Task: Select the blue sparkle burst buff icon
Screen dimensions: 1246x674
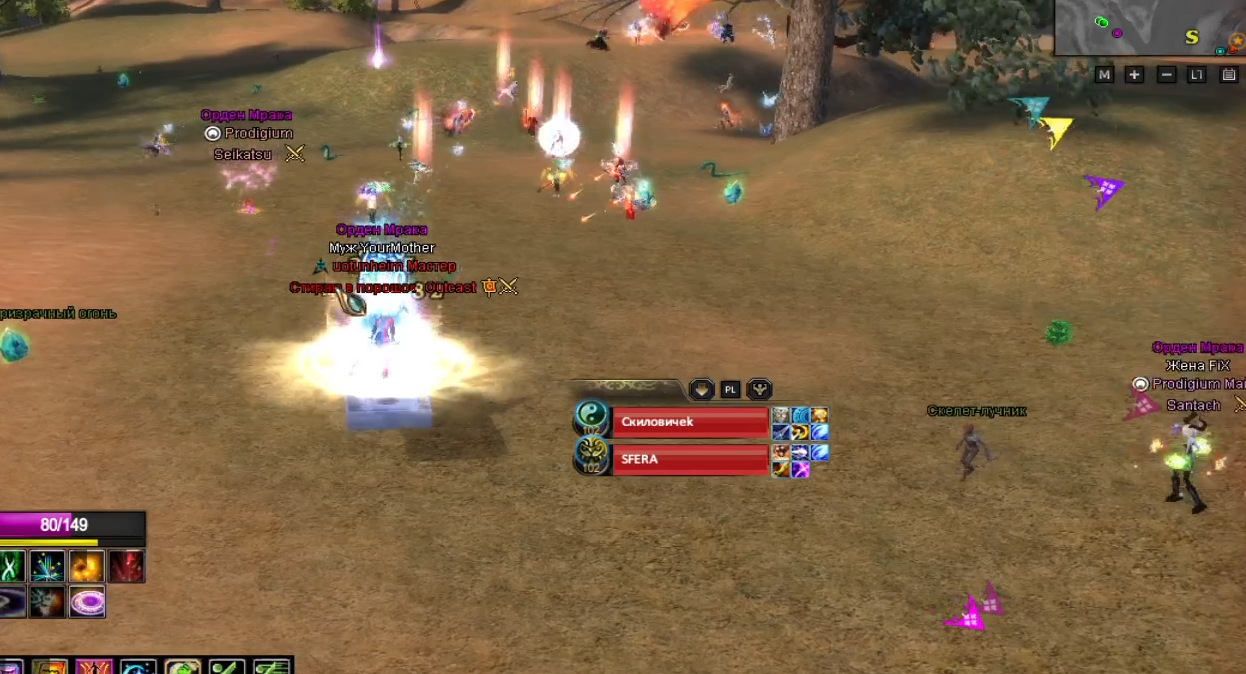Action: click(x=47, y=567)
